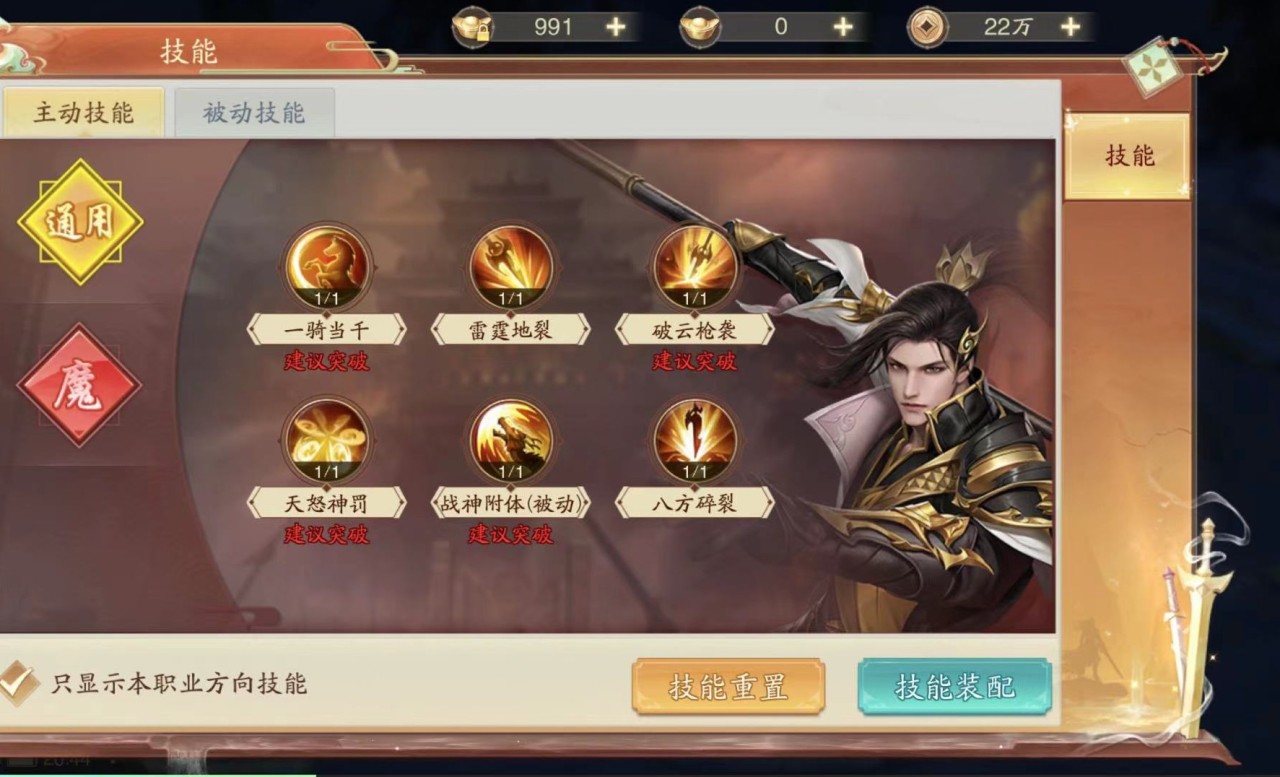This screenshot has width=1280, height=777.
Task: Select the 一骑当千 skill icon
Action: click(x=326, y=264)
